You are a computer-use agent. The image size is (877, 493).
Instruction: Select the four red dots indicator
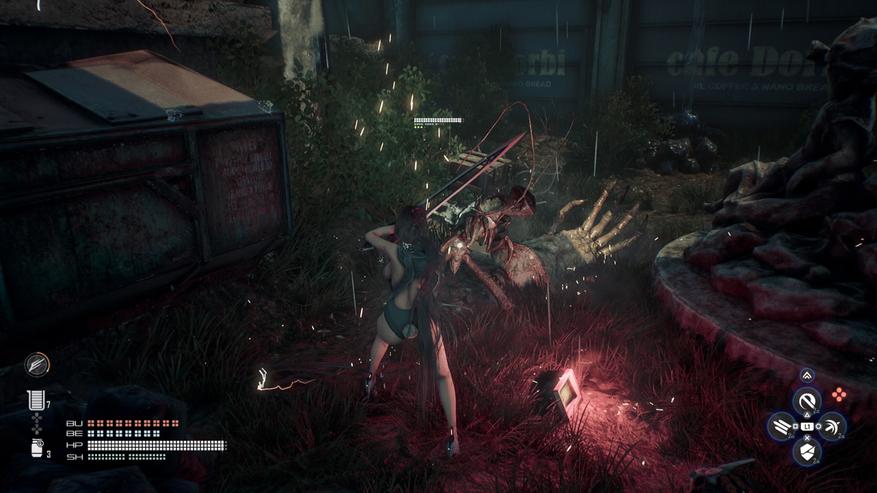(839, 395)
